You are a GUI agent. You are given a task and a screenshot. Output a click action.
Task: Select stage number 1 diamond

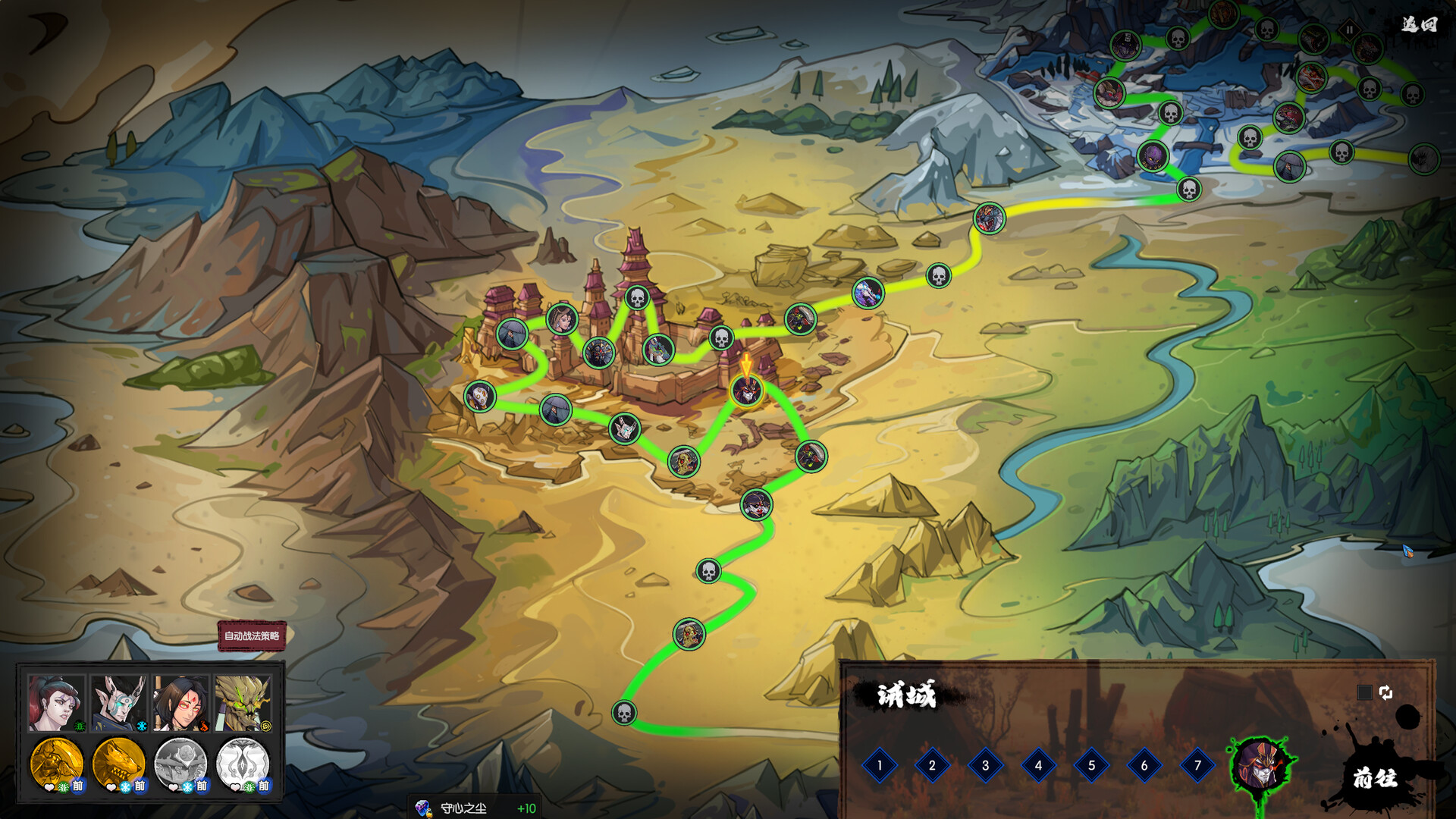point(880,765)
